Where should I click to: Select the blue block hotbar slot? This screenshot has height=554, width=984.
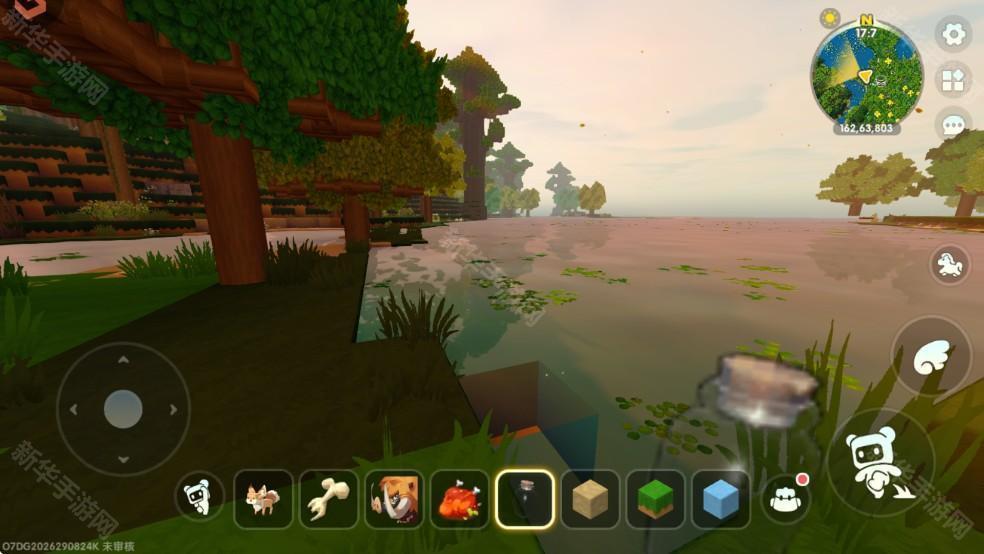pos(721,499)
